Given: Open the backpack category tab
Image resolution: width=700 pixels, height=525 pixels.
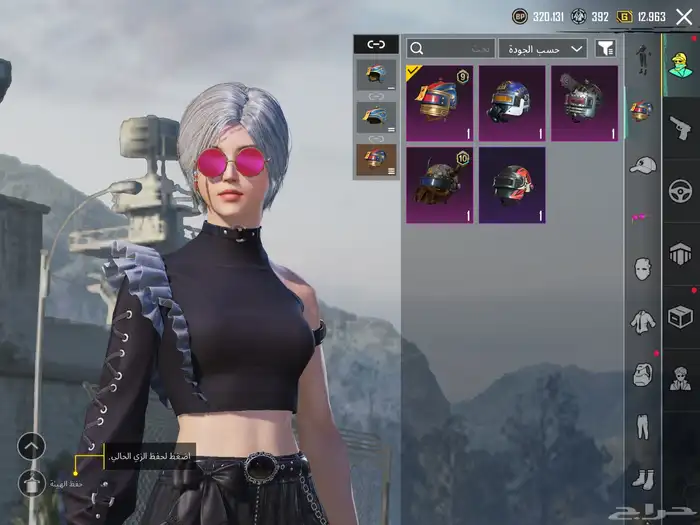Looking at the screenshot, I should [642, 375].
